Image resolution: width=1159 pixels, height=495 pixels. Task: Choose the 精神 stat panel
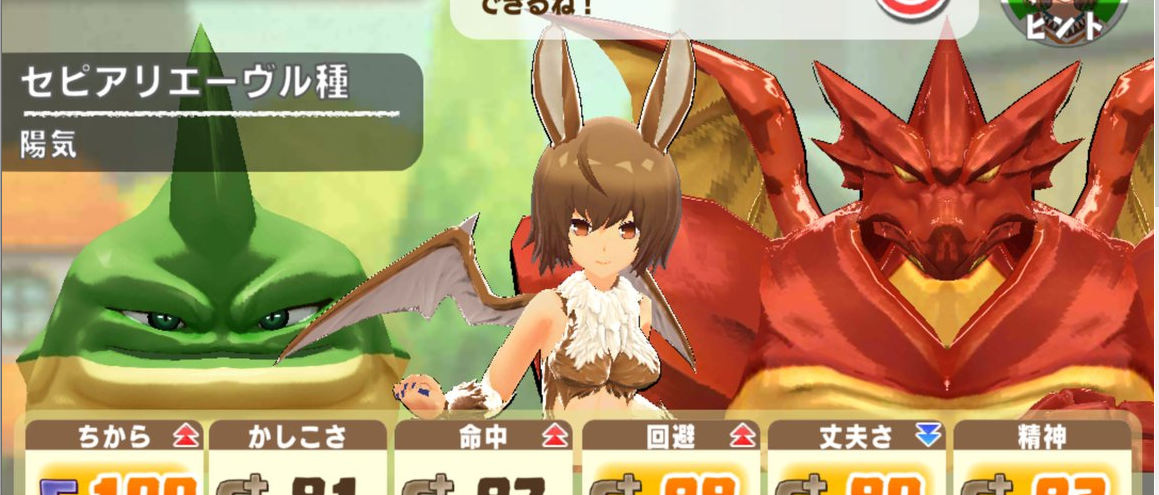pos(1041,456)
